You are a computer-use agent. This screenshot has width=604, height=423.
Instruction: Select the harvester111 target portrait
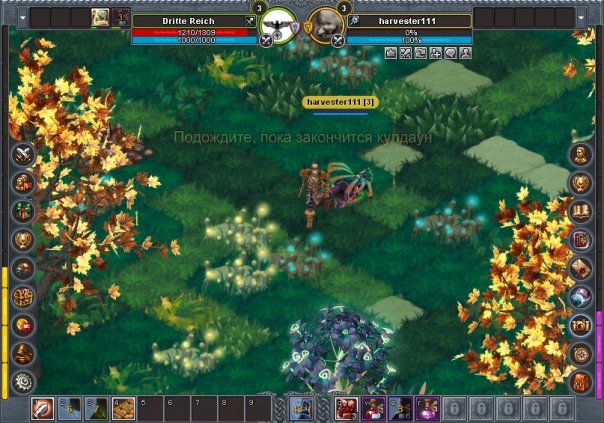point(324,27)
